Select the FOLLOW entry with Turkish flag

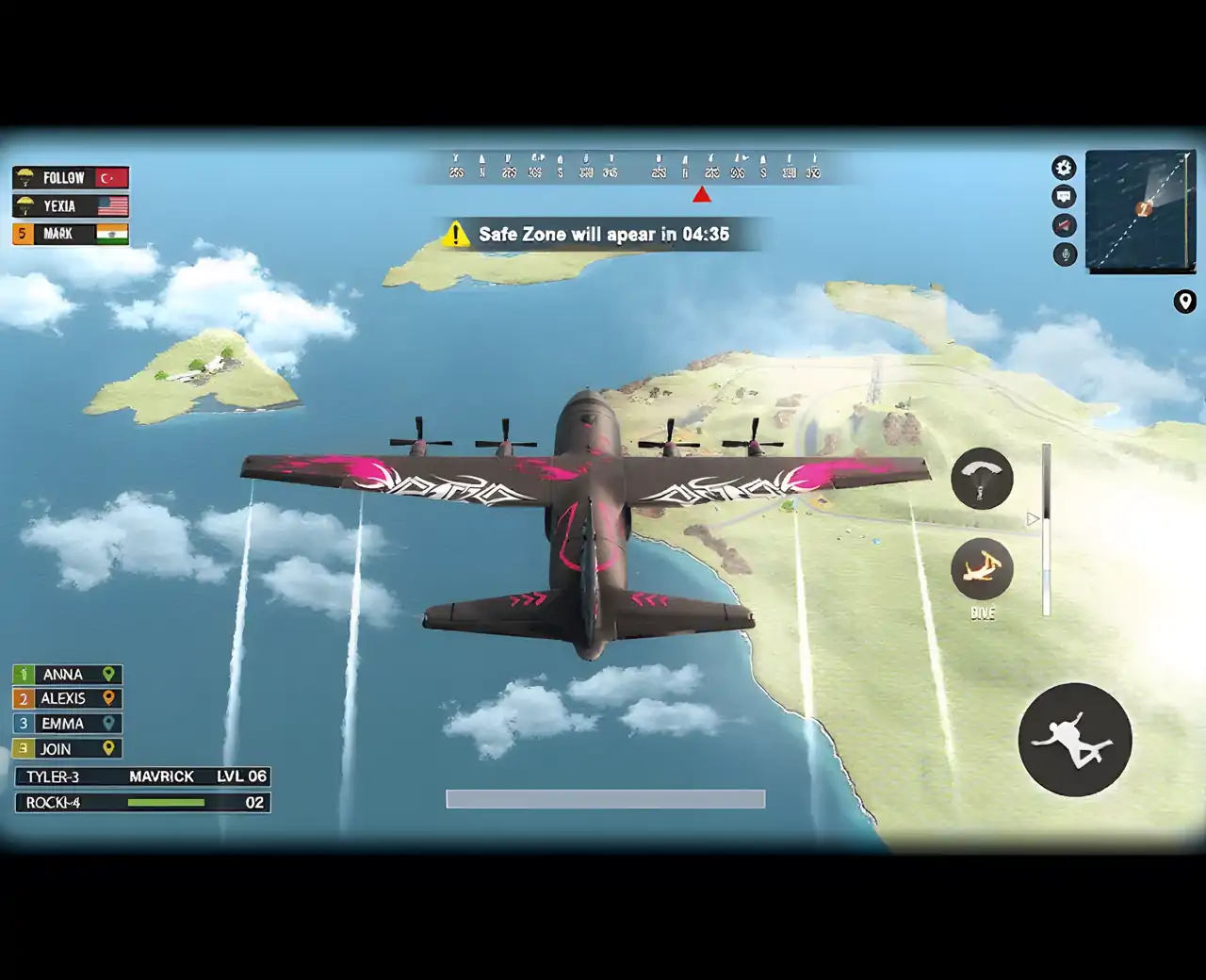pyautogui.click(x=71, y=177)
